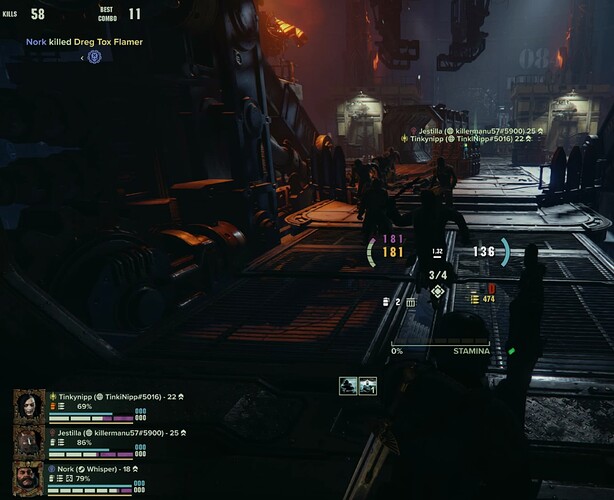Click the objective marker under the kill feed
Image resolution: width=614 pixels, height=500 pixels.
[94, 57]
